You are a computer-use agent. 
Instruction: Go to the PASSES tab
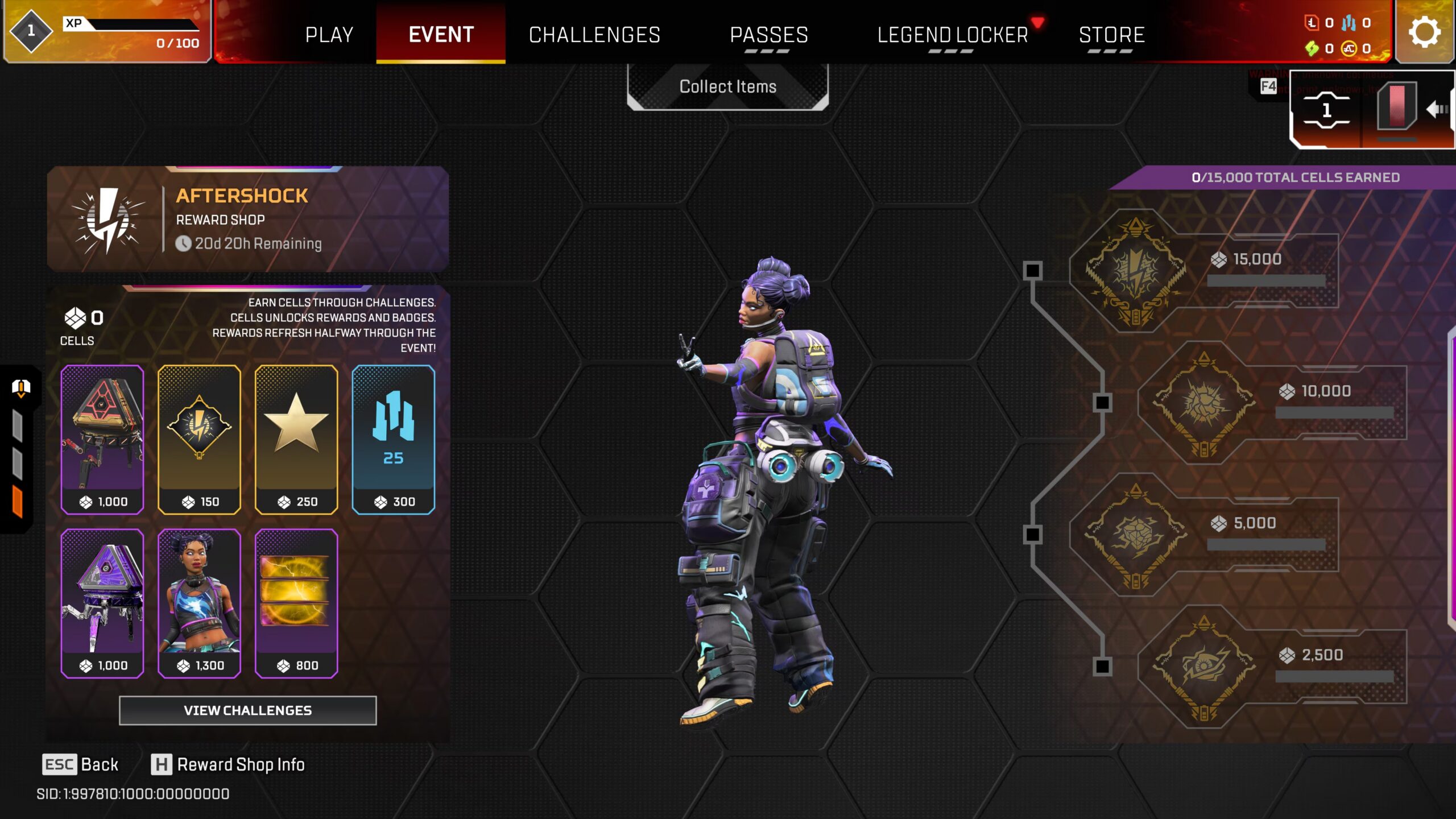[x=769, y=35]
